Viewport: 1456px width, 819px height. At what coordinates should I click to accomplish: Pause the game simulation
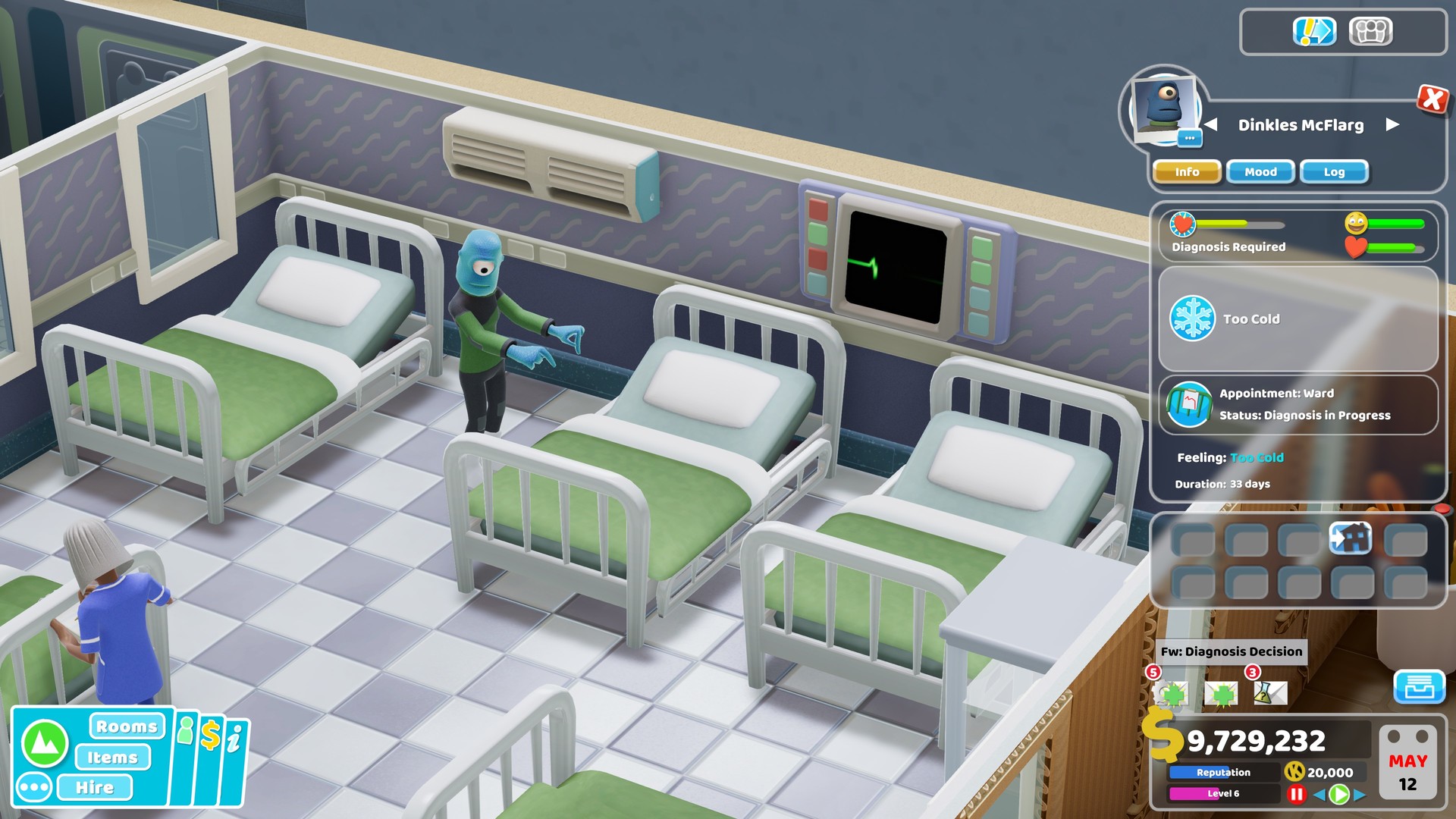(1298, 793)
